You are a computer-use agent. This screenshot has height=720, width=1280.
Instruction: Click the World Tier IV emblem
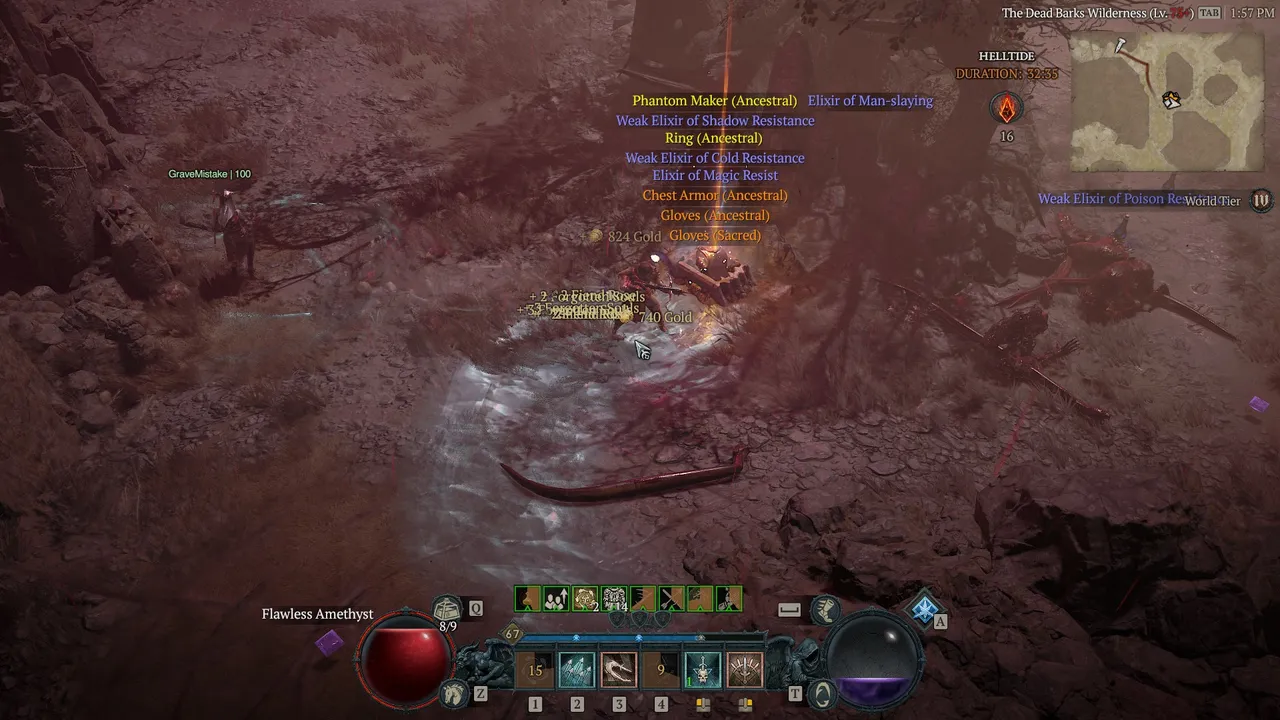1262,200
